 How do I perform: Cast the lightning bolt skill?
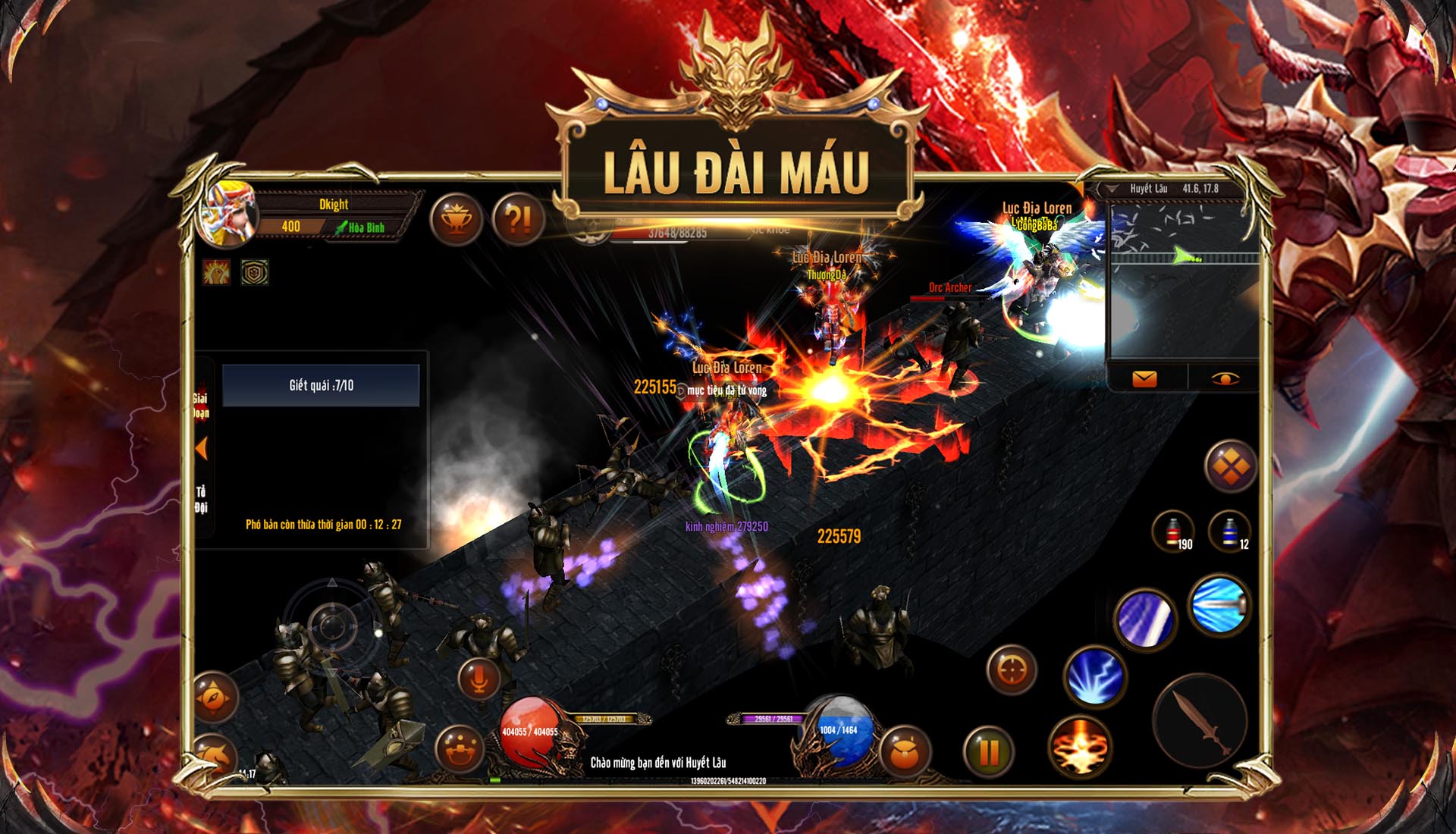1094,675
